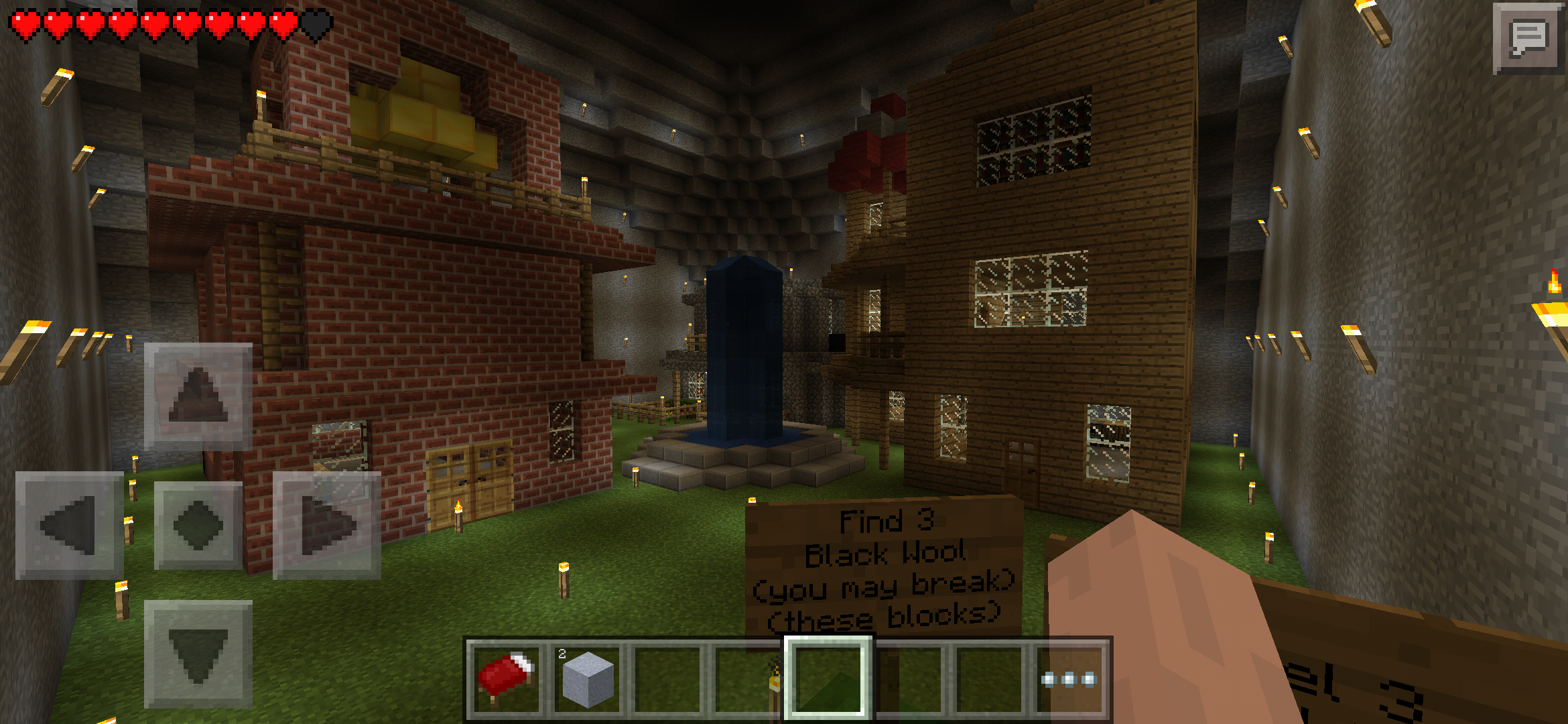
Task: Tap the move right arrow
Action: (x=327, y=525)
